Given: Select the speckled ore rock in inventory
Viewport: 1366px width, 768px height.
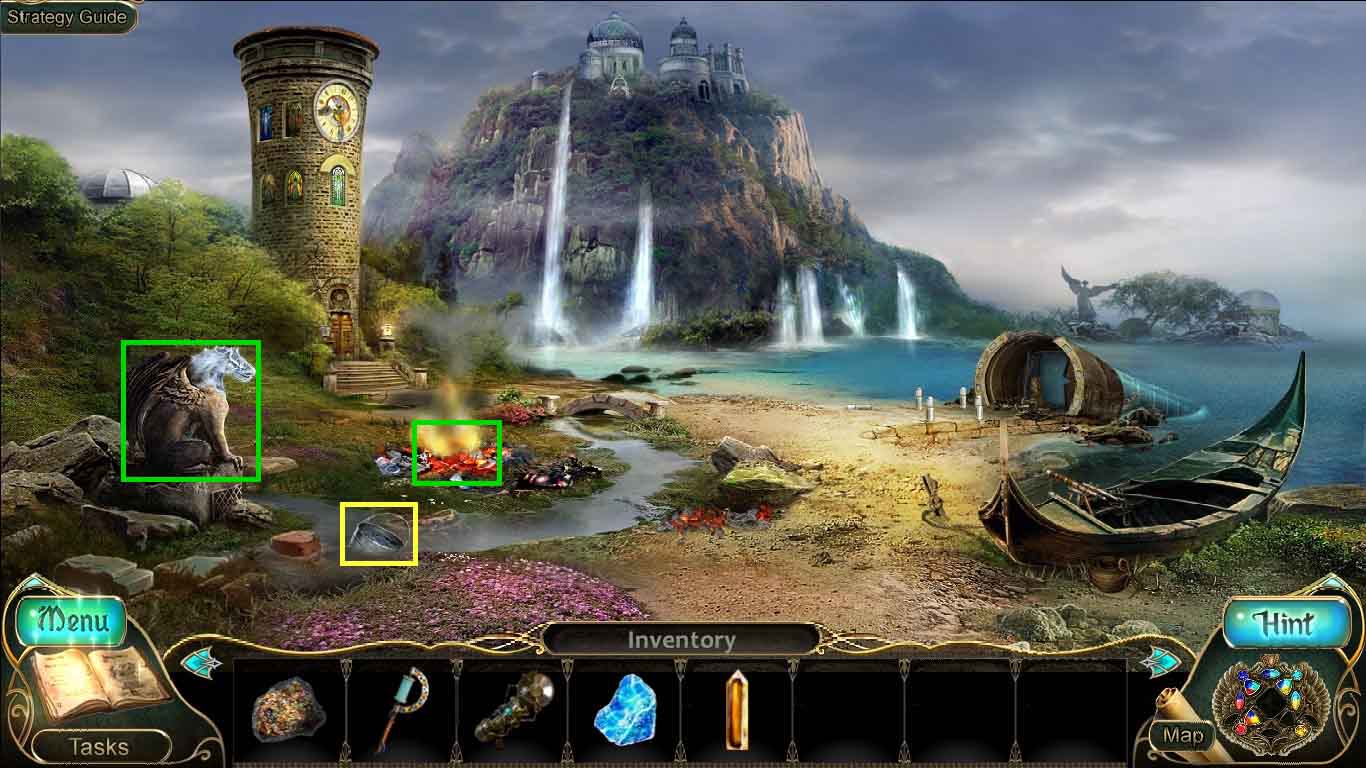Looking at the screenshot, I should click(288, 710).
